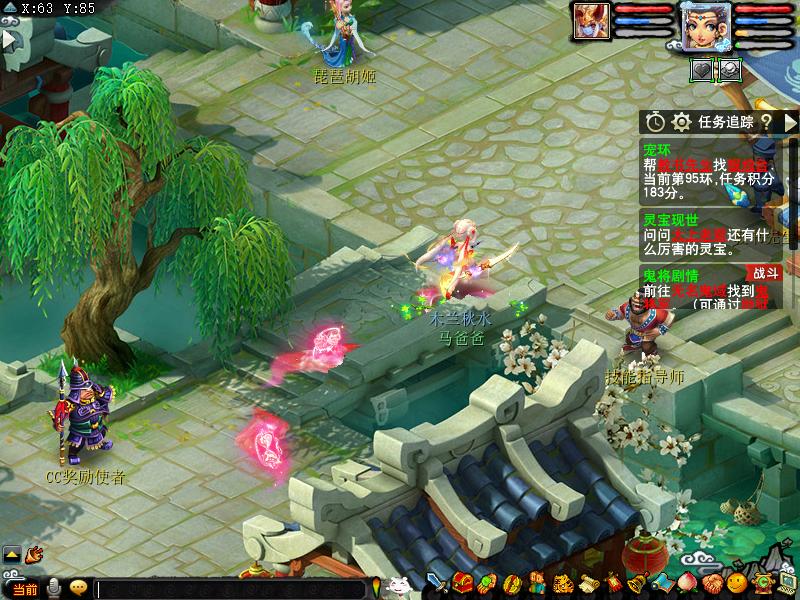Select the 宠环 quest entry
Screen dimensions: 800x600
click(x=656, y=149)
